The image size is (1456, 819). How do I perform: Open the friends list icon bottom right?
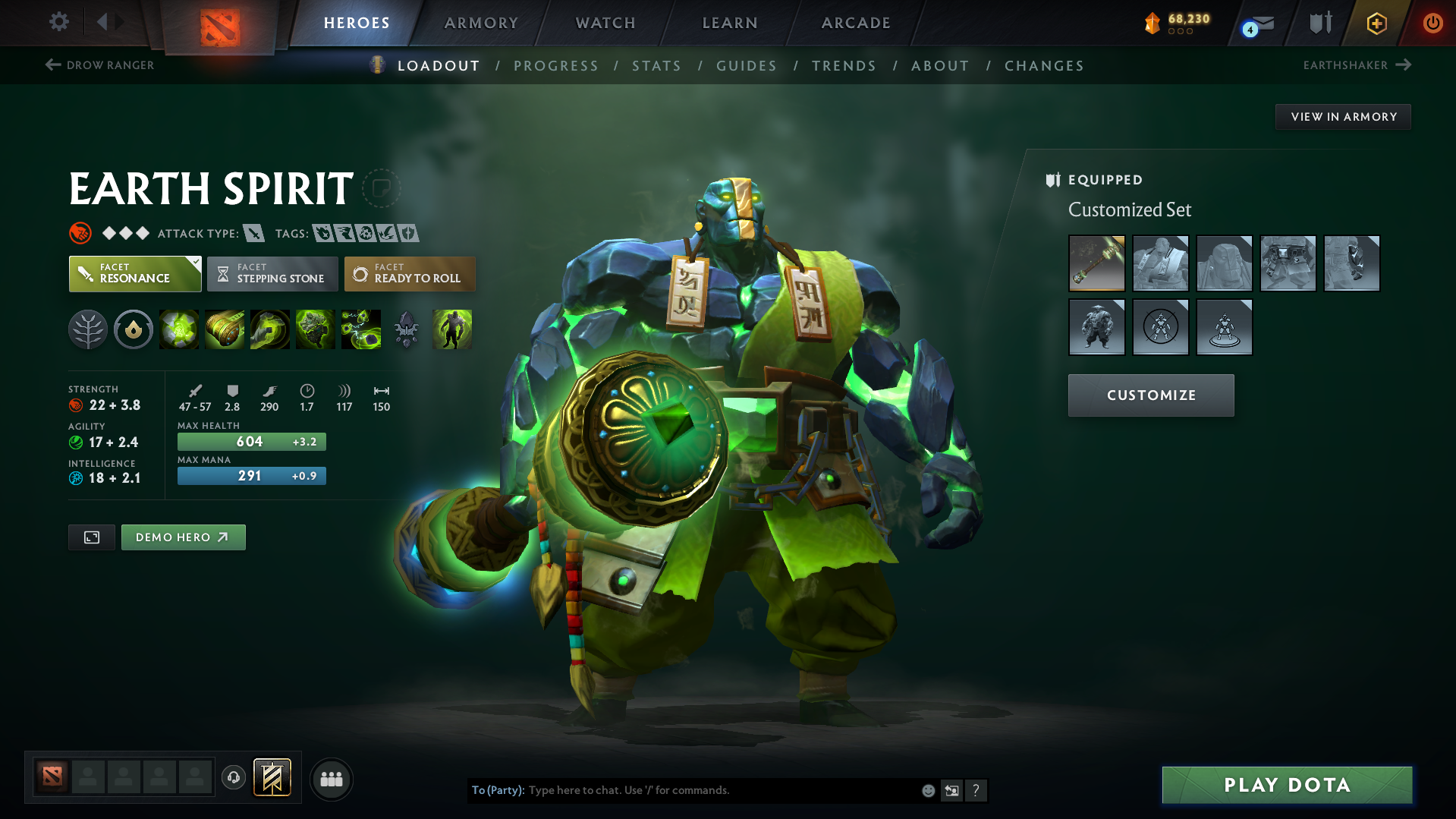coord(331,779)
